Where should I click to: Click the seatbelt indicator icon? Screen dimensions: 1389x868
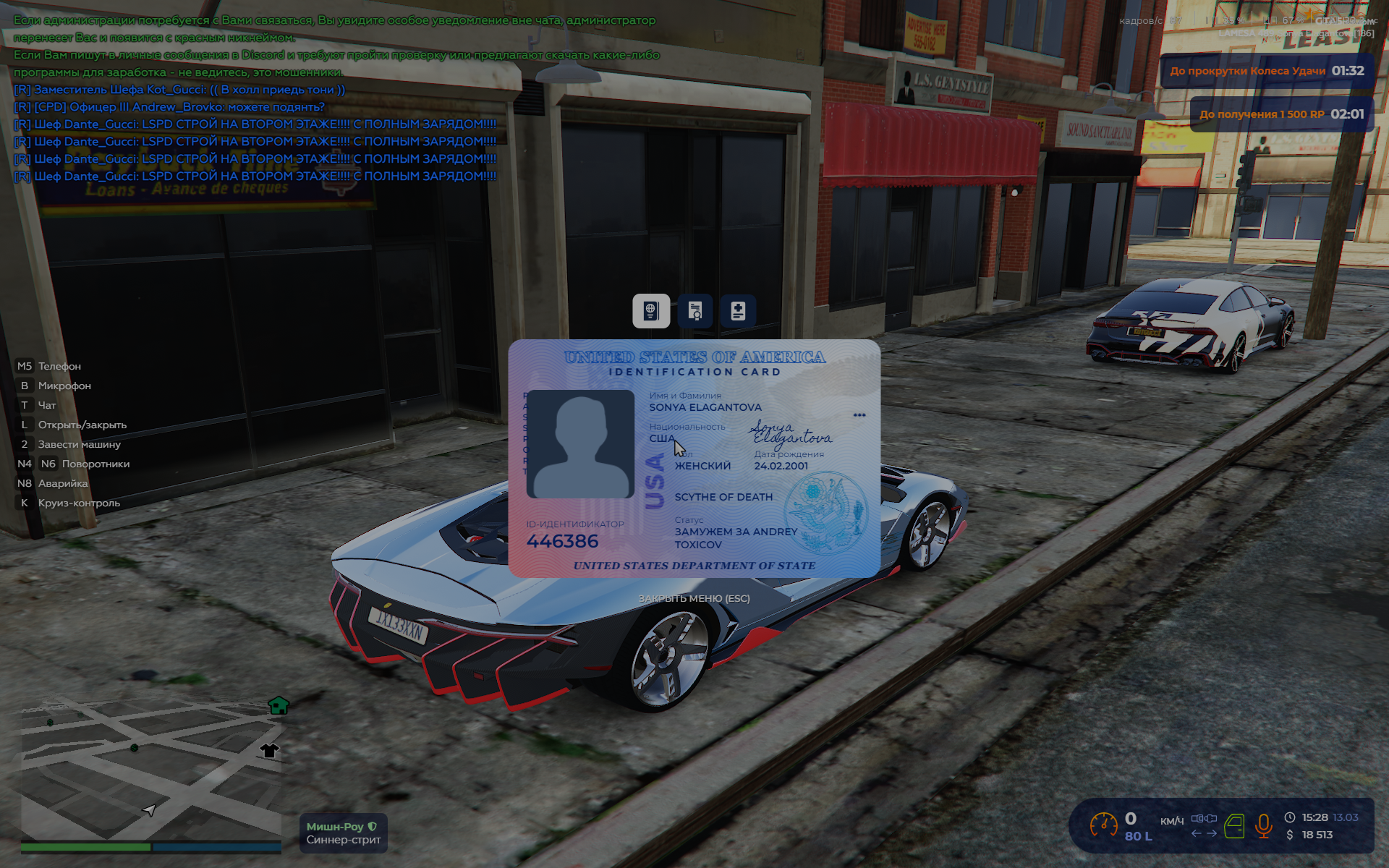click(x=1204, y=819)
